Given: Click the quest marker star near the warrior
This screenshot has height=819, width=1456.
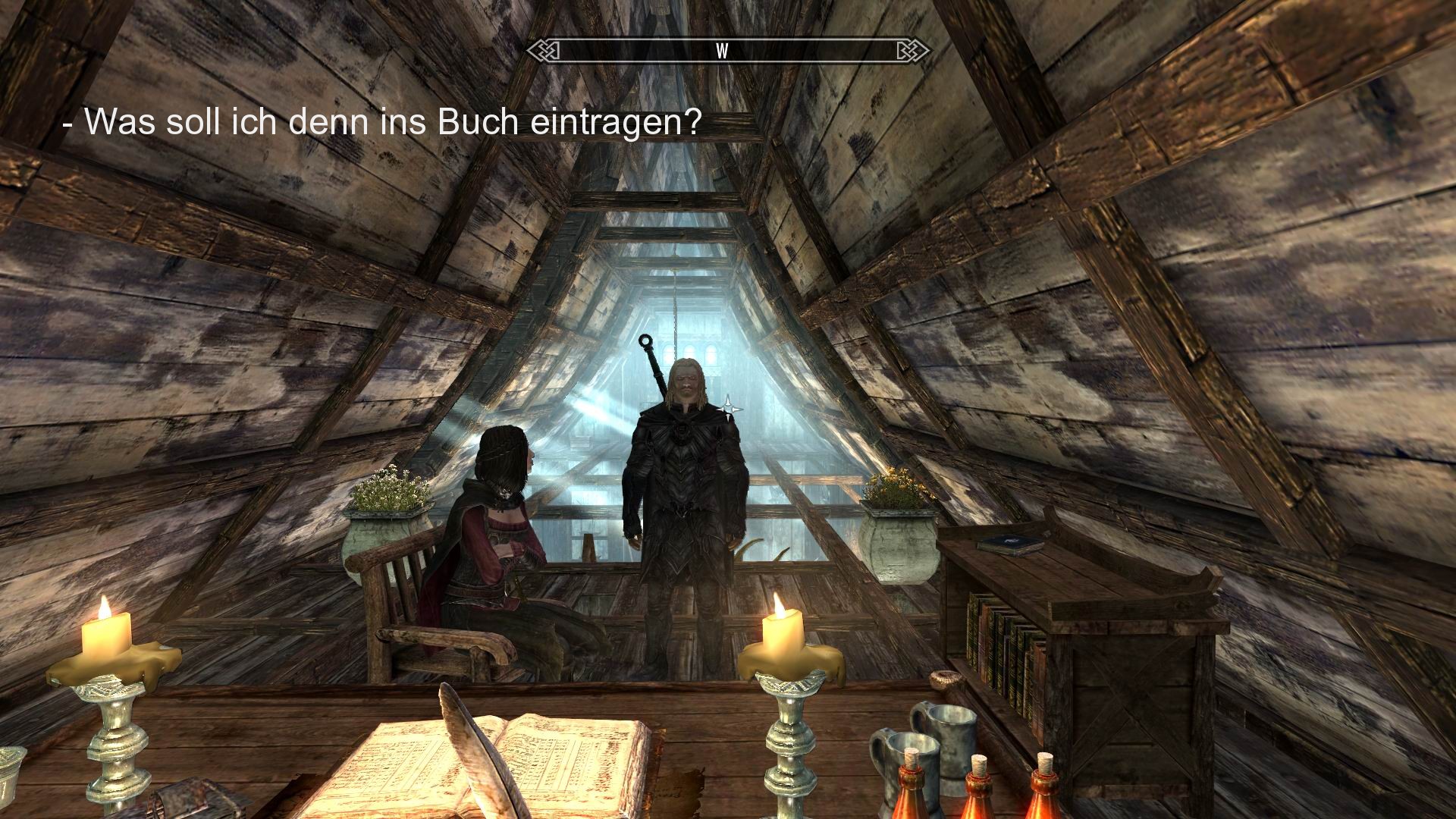Looking at the screenshot, I should [x=730, y=409].
